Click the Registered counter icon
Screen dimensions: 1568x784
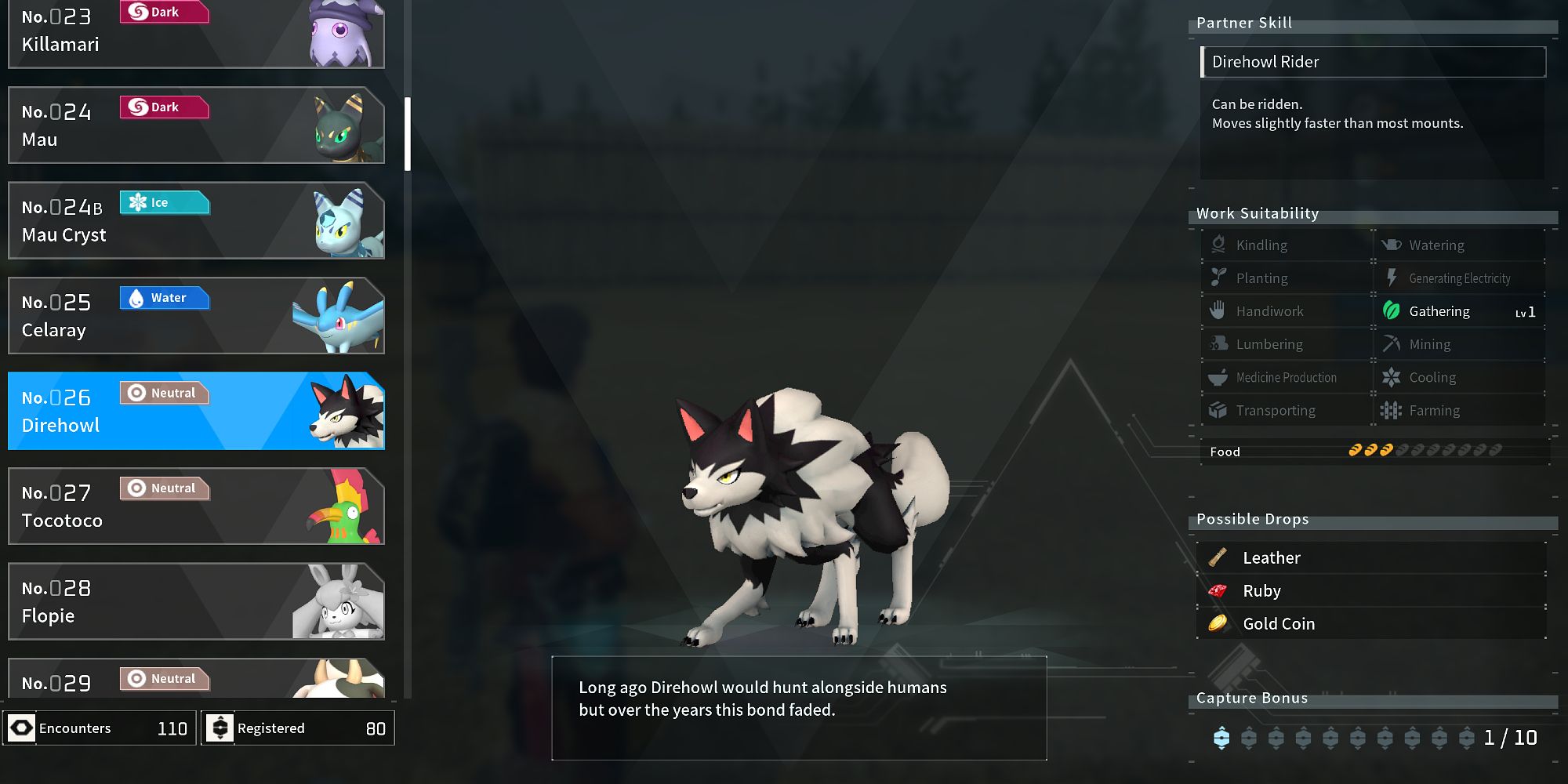pos(222,728)
